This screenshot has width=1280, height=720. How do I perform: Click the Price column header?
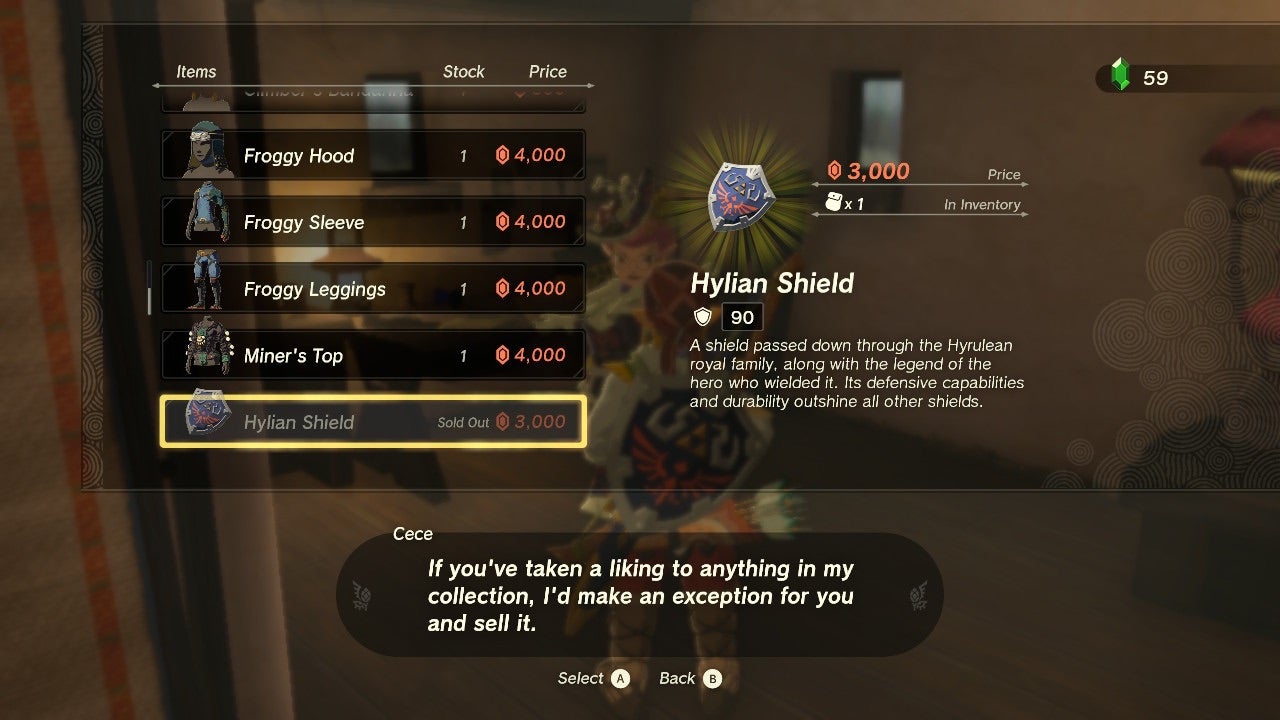[x=547, y=71]
